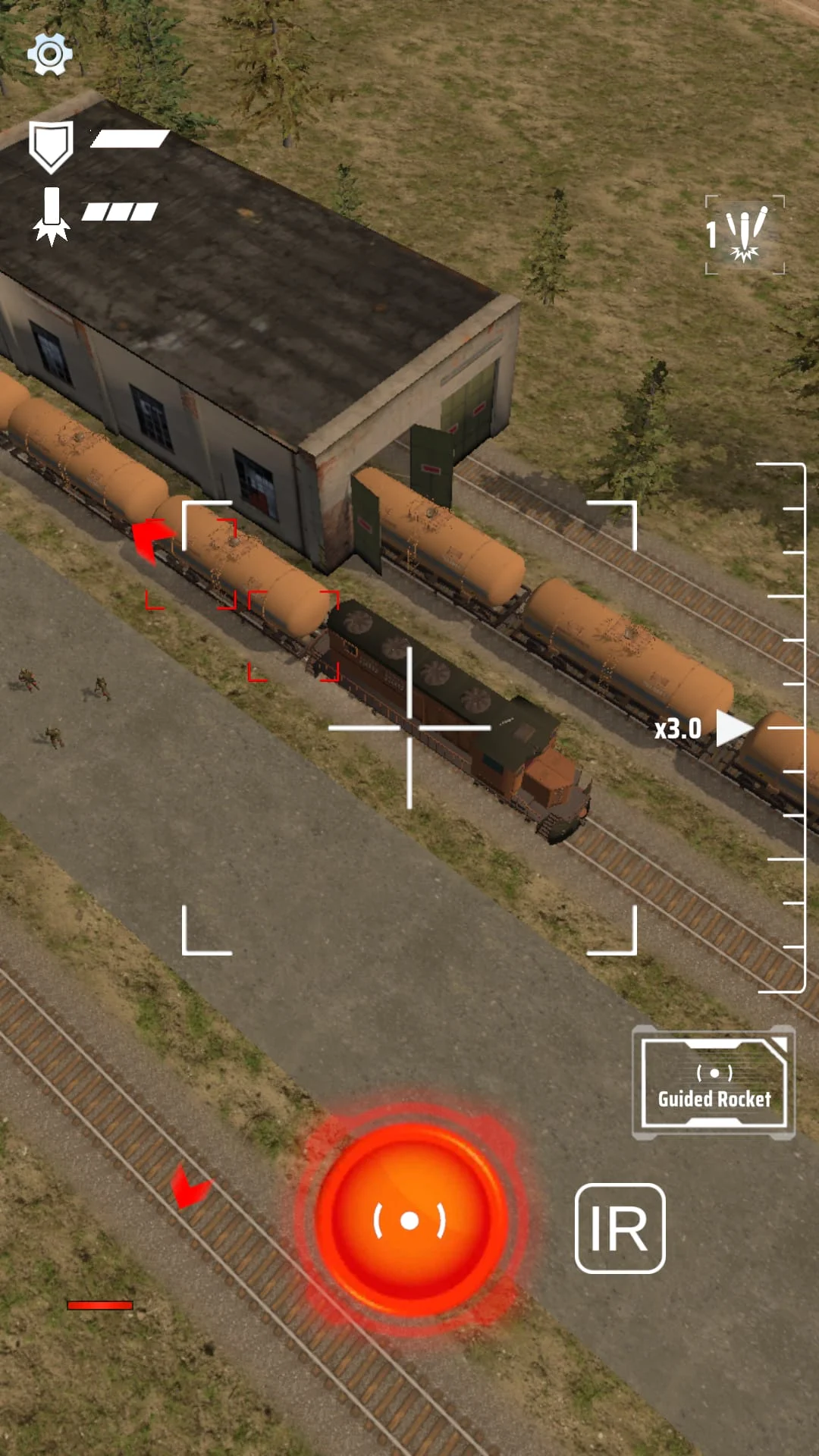Image resolution: width=819 pixels, height=1456 pixels.
Task: Select the Guided Rocket weapon
Action: pyautogui.click(x=714, y=1084)
